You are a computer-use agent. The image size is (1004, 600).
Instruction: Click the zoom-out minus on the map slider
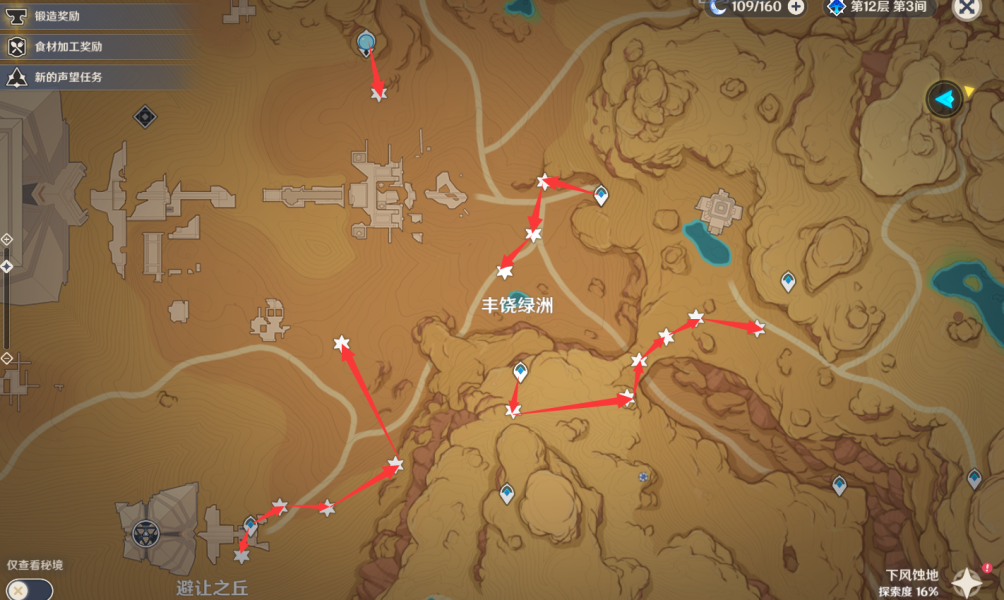click(x=7, y=358)
